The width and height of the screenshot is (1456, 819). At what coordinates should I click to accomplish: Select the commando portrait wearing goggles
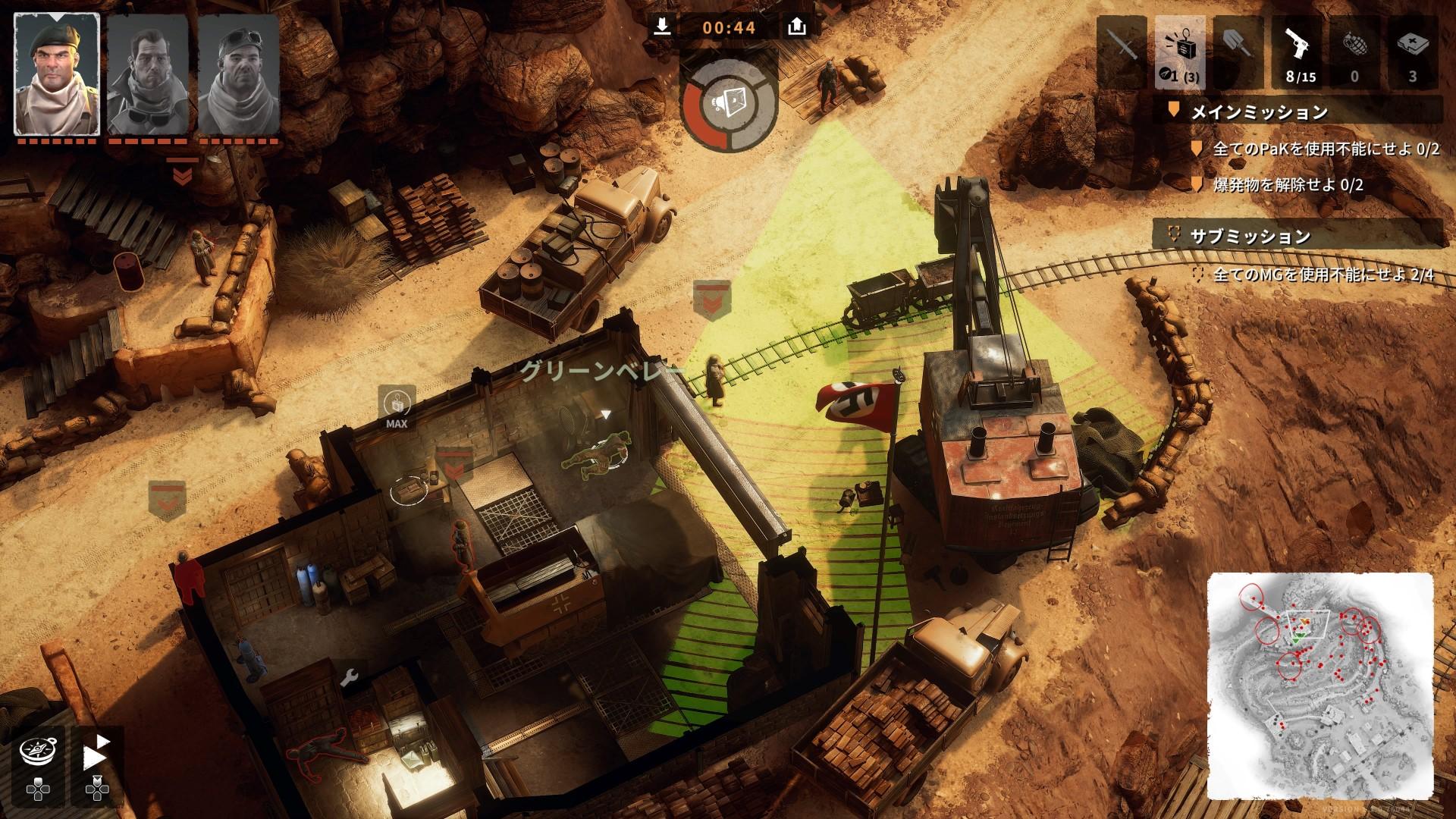tap(238, 74)
